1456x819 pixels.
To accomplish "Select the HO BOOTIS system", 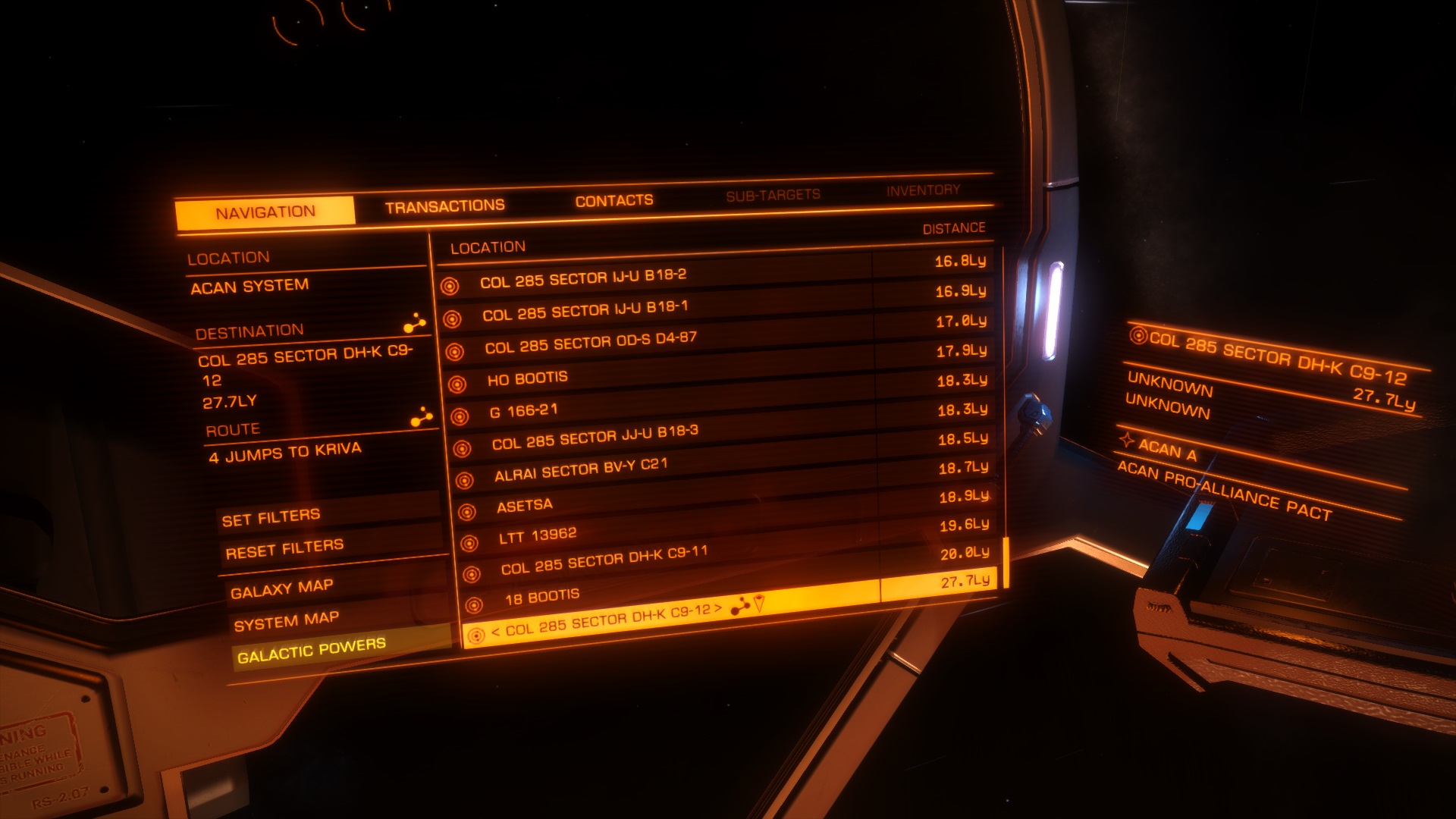I will (x=527, y=378).
